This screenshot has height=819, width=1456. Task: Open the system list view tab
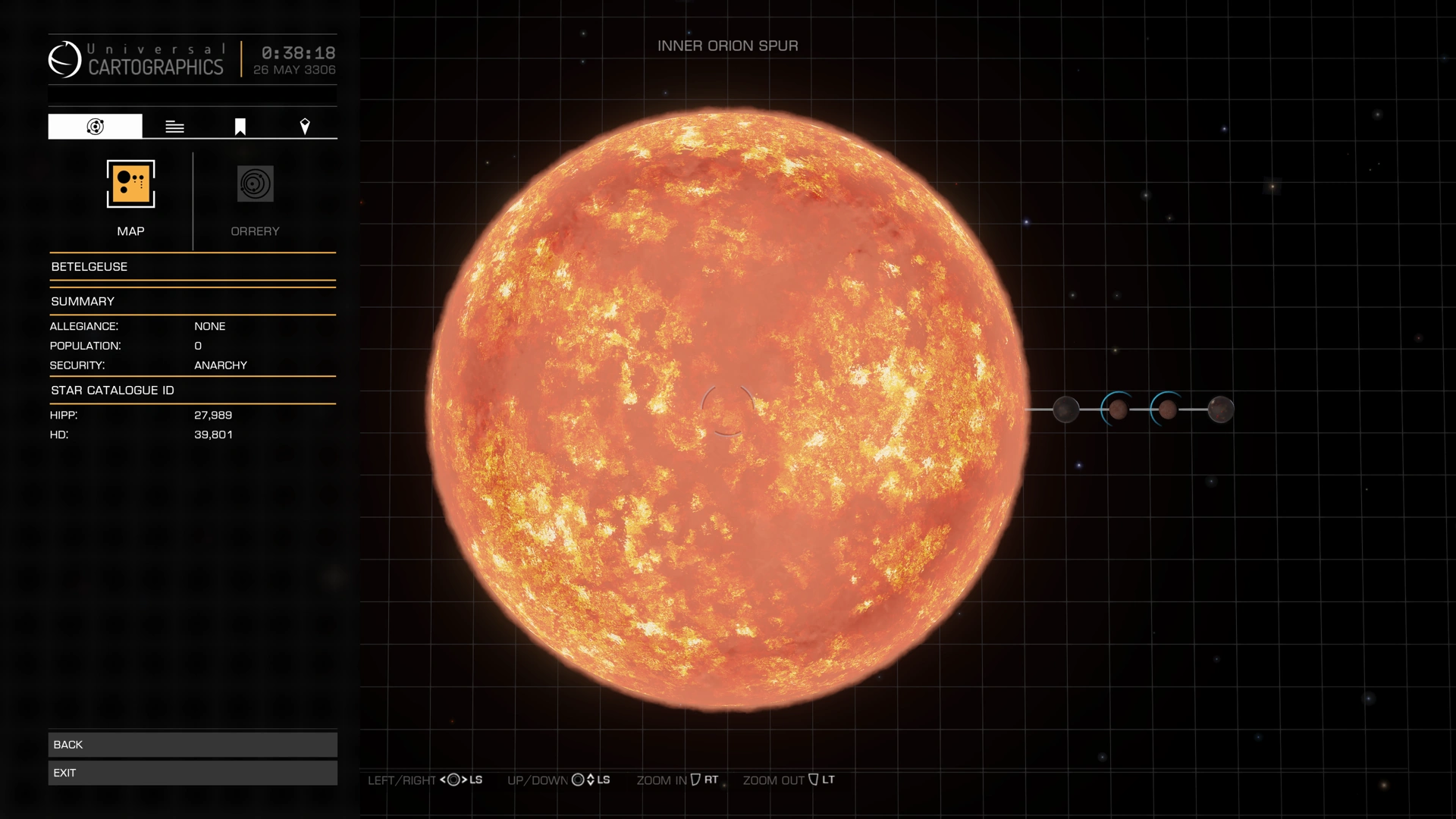pos(174,126)
